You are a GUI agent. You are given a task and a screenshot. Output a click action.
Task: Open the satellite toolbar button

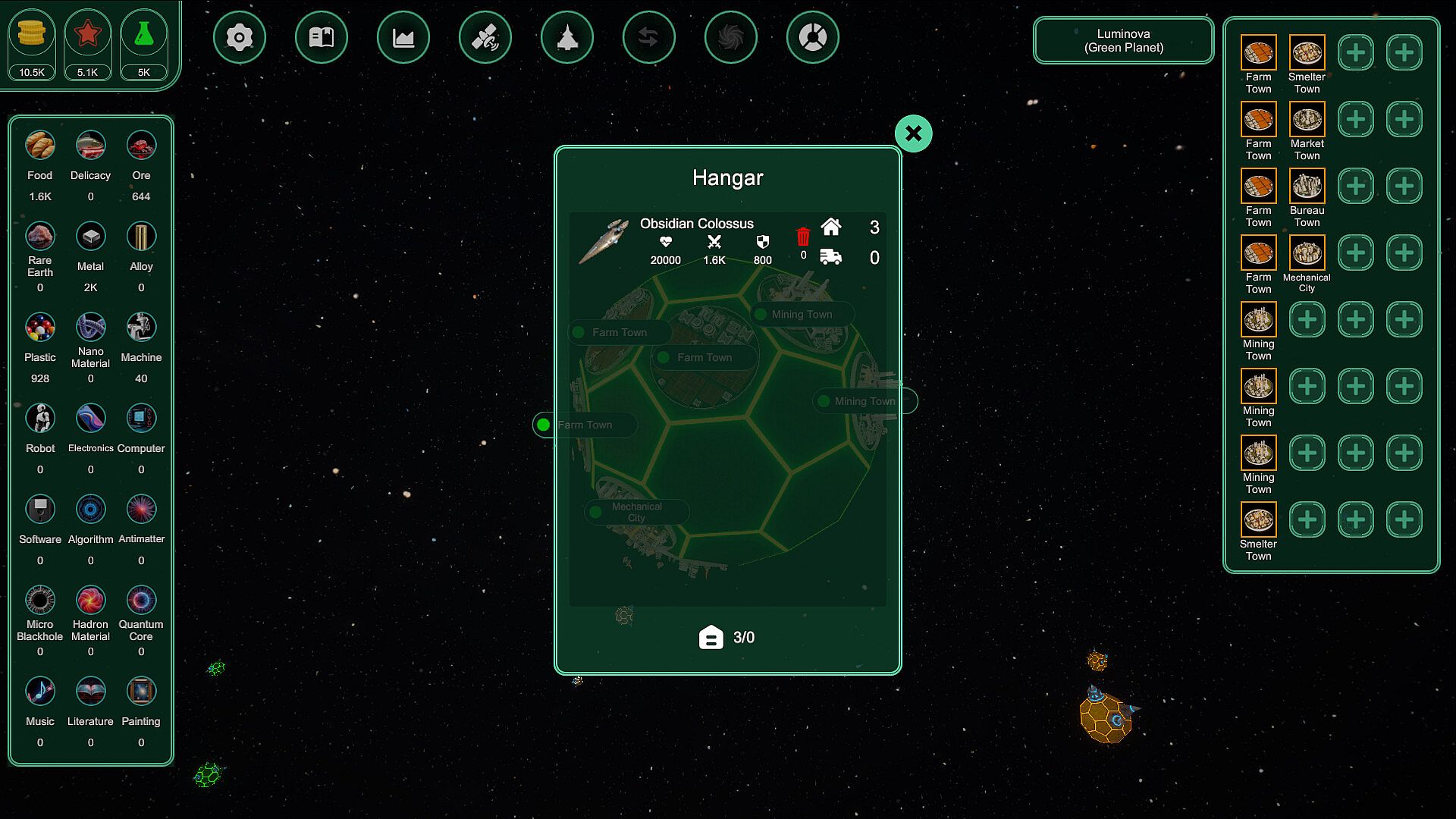(485, 37)
